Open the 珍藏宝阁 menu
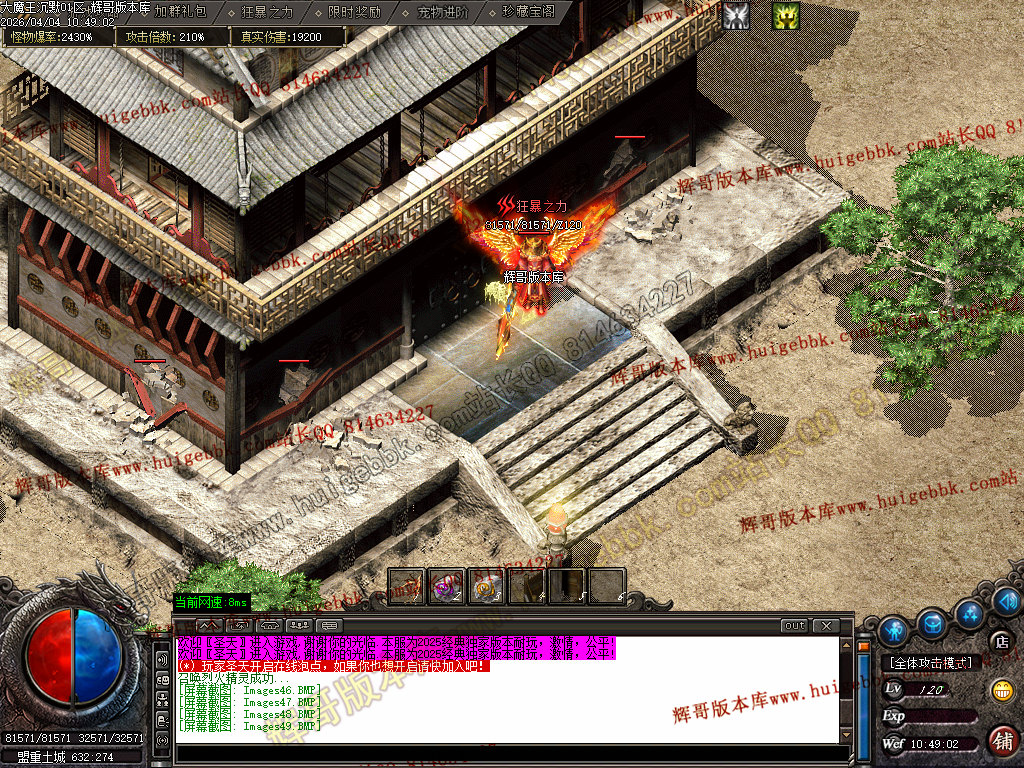The height and width of the screenshot is (768, 1024). coord(529,13)
